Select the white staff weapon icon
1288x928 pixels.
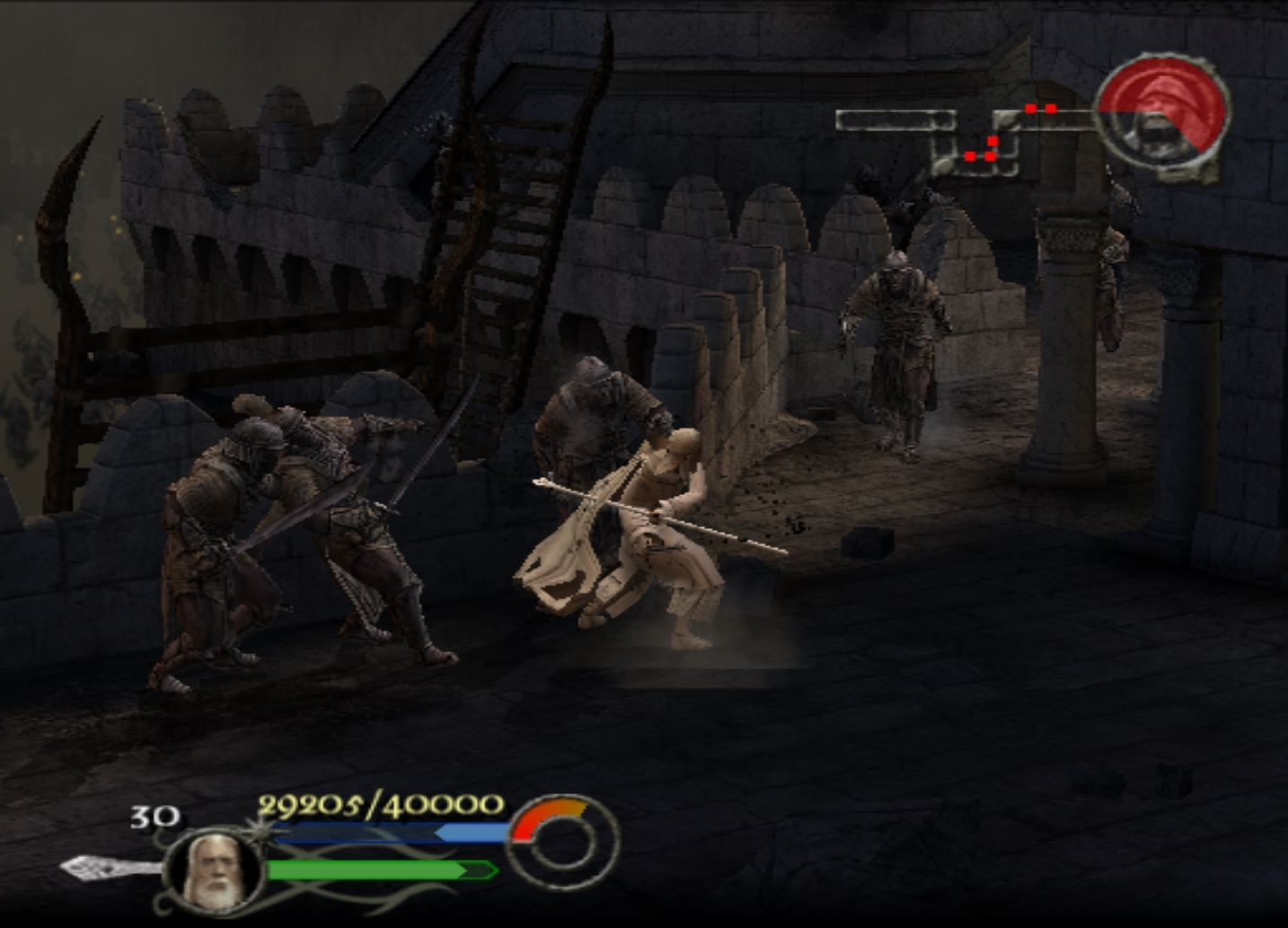pos(94,869)
